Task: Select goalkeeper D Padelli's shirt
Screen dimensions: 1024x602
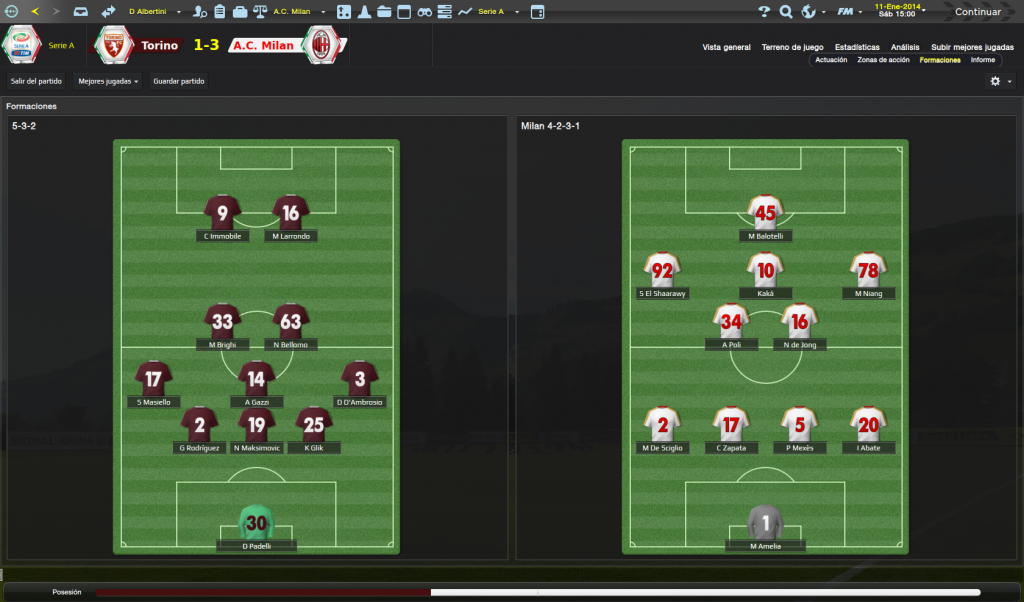Action: pyautogui.click(x=256, y=522)
